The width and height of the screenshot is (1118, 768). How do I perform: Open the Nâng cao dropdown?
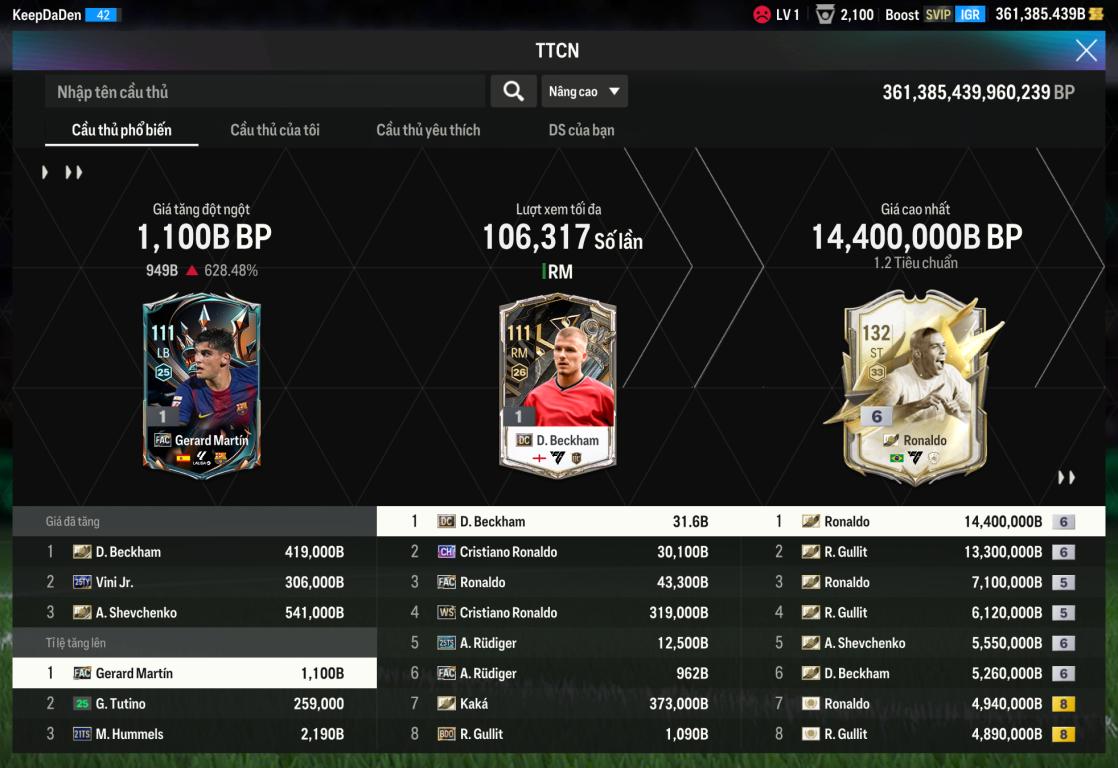pos(585,92)
